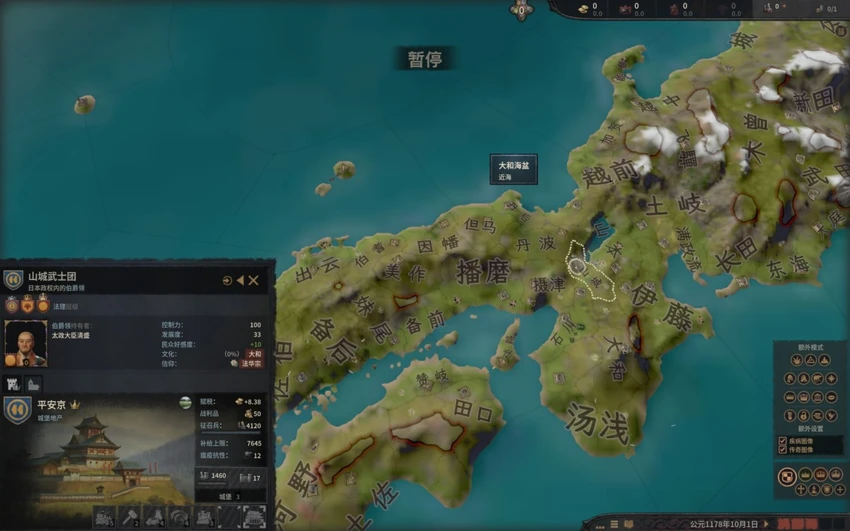Close the 山城武士团 county panel
The width and height of the screenshot is (850, 531).
pyautogui.click(x=254, y=281)
